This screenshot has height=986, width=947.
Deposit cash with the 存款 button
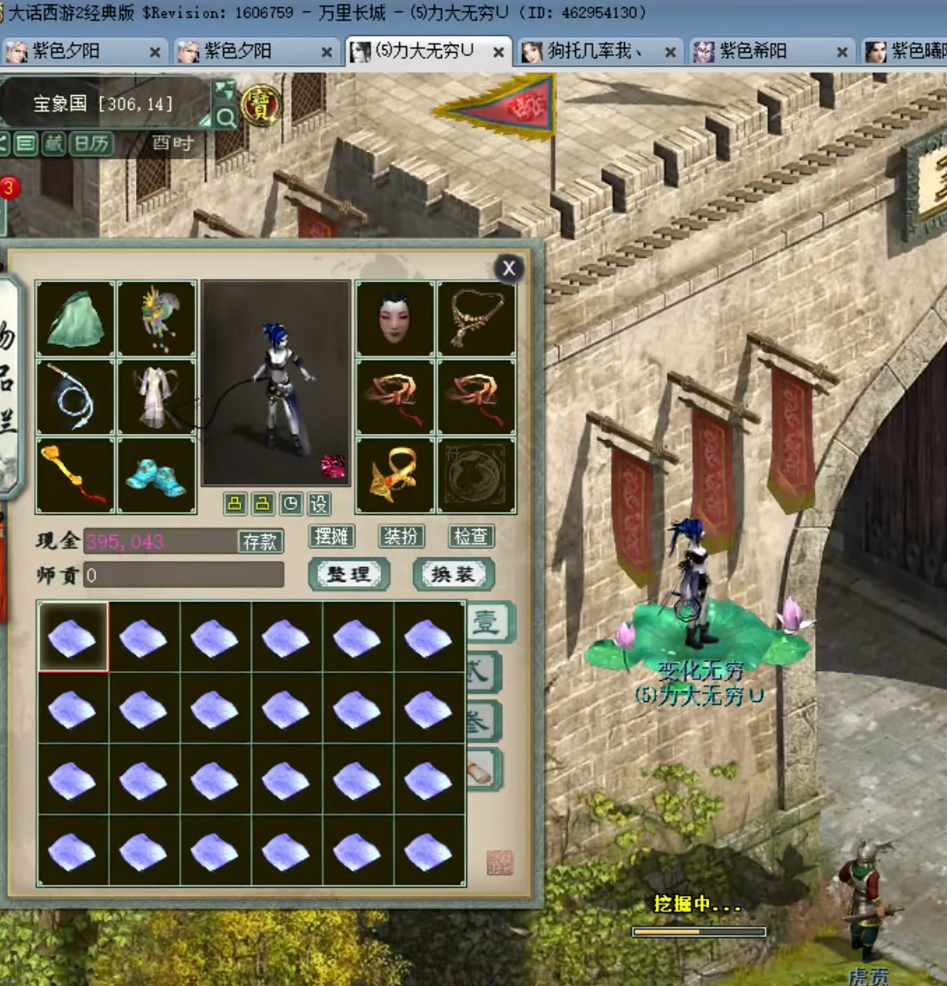point(259,542)
